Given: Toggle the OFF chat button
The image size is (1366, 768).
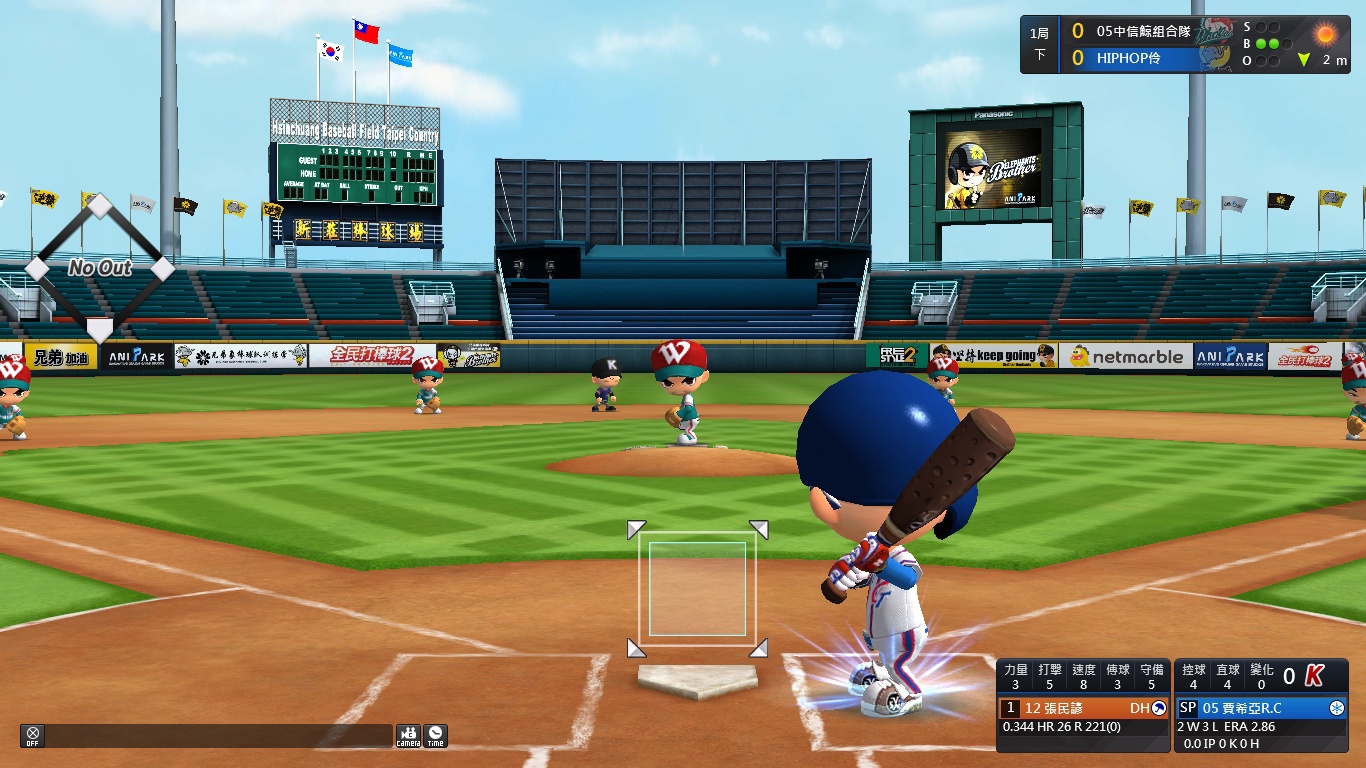Looking at the screenshot, I should click(32, 735).
